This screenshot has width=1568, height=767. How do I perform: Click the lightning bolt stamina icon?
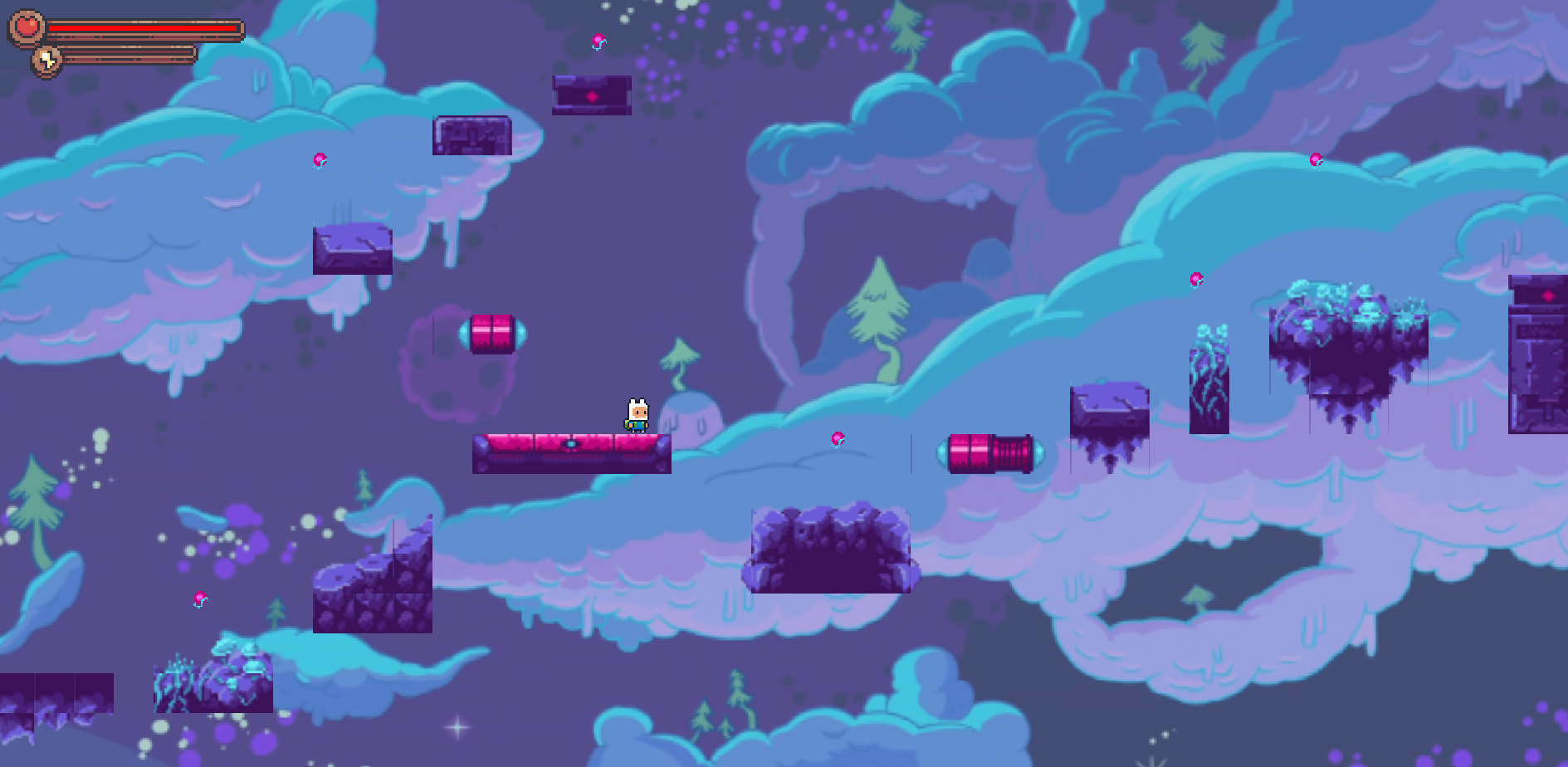click(47, 58)
